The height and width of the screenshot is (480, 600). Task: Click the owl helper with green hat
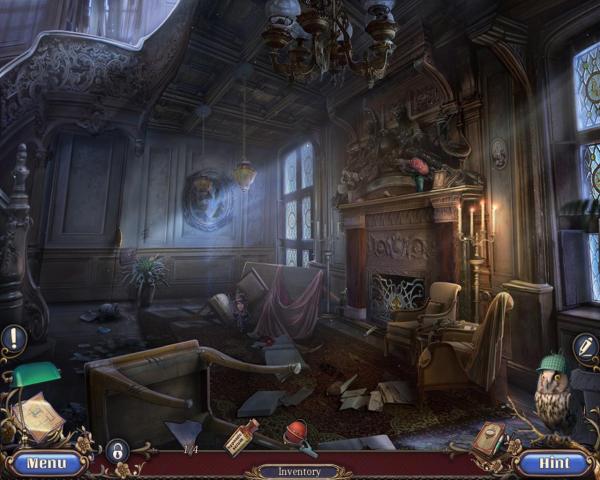pyautogui.click(x=551, y=391)
